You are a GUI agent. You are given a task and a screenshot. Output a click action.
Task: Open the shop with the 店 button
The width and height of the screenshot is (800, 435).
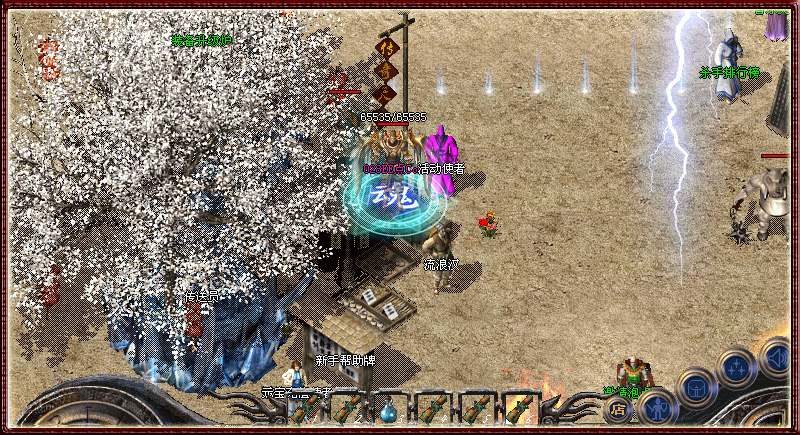[617, 409]
